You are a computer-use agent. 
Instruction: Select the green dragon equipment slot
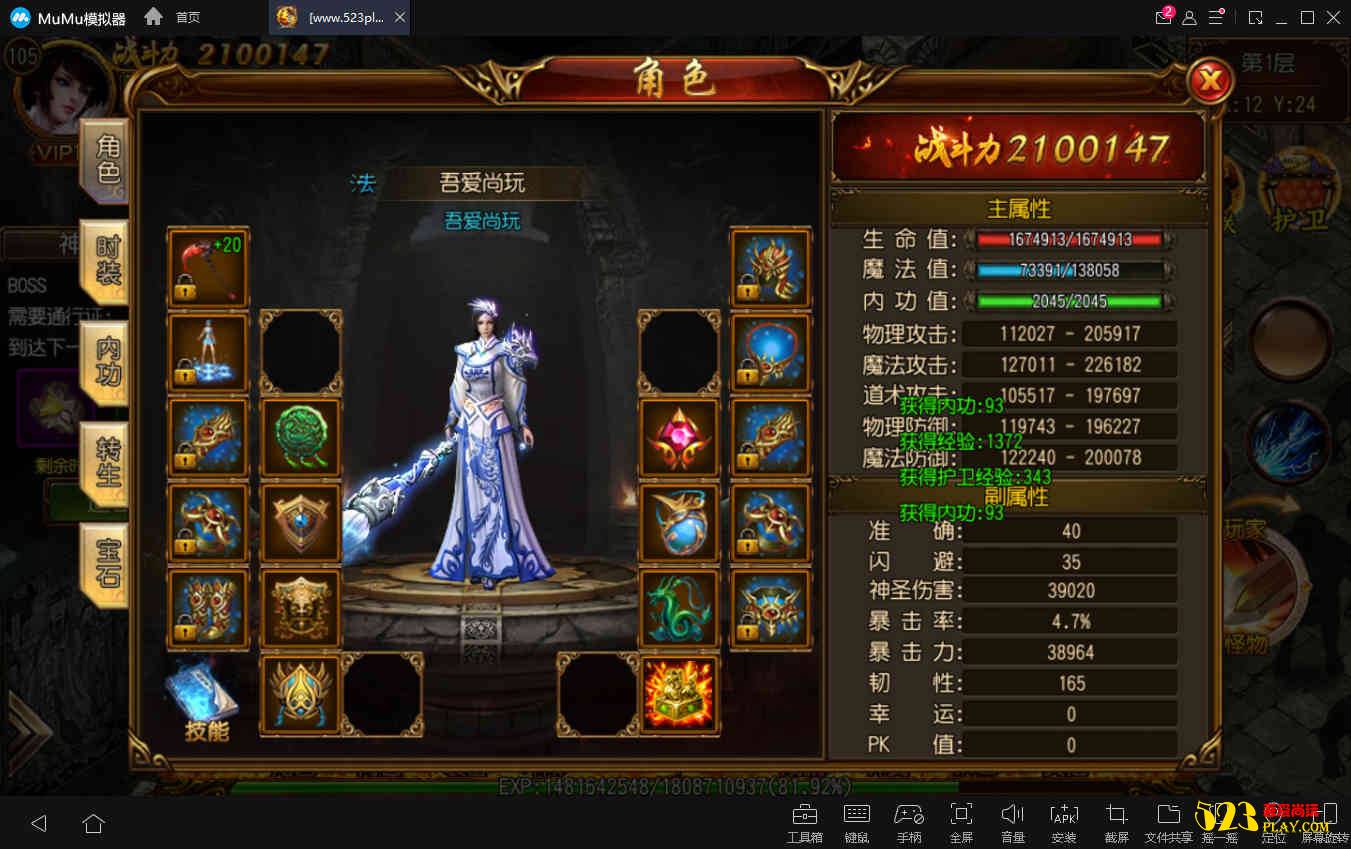point(679,607)
